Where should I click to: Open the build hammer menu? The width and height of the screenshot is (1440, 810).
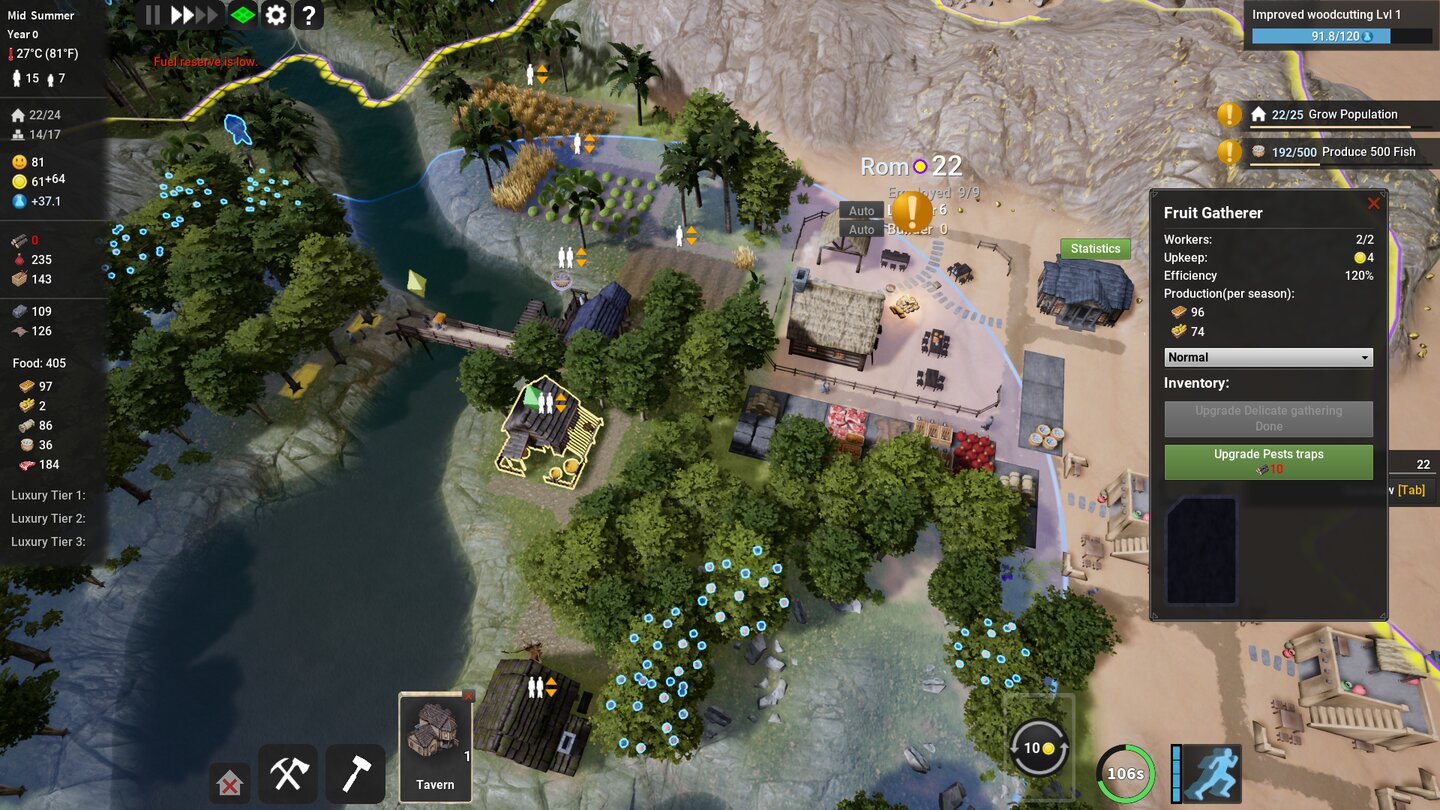point(355,773)
